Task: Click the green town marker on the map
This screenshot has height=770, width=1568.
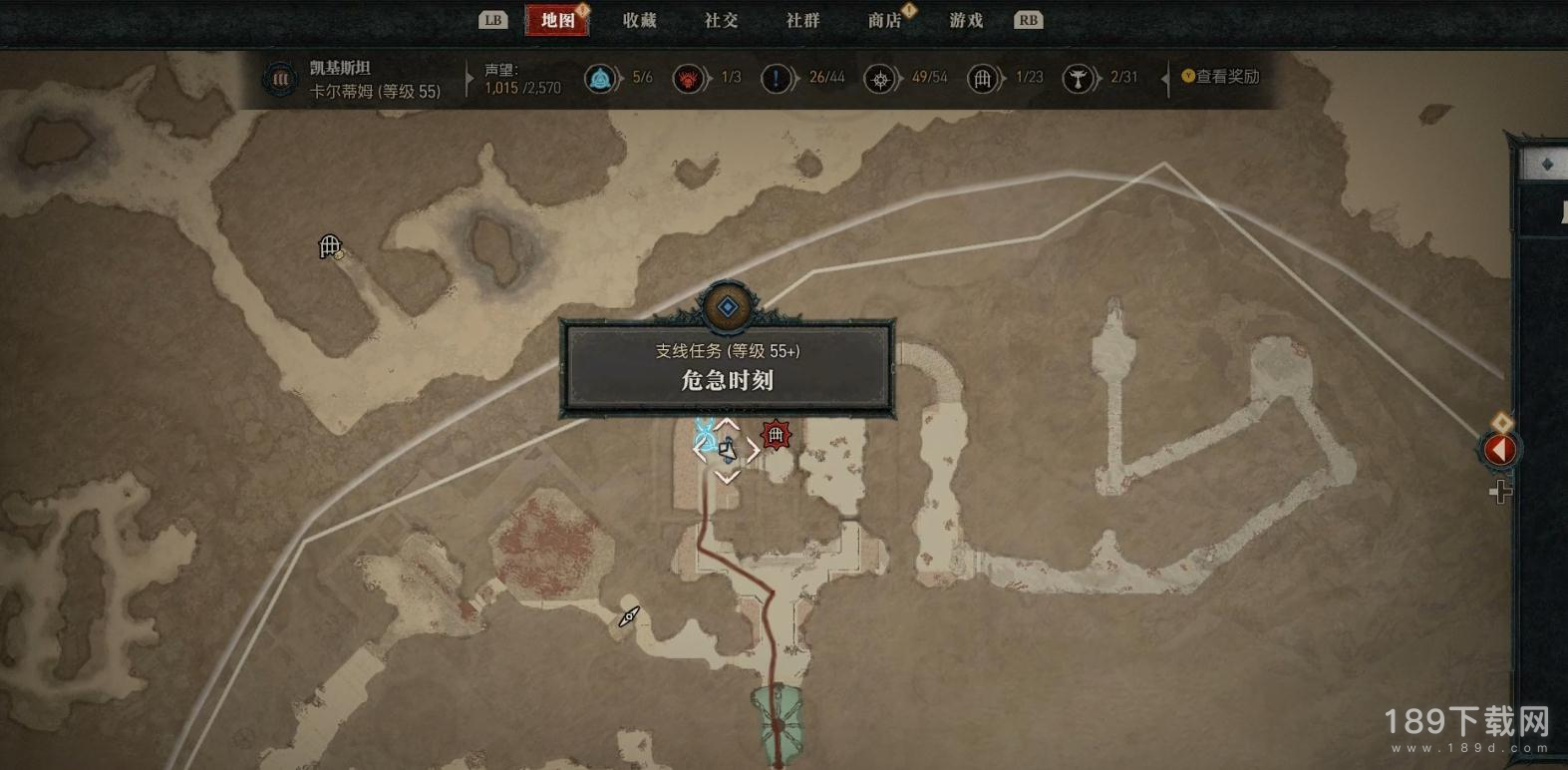Action: pyautogui.click(x=778, y=716)
